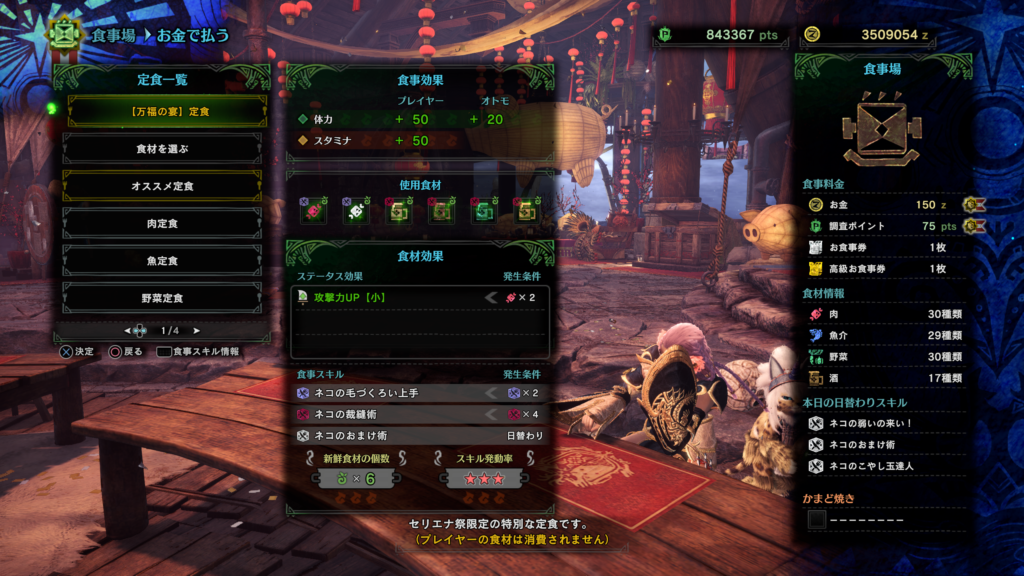
Task: Select the 【万福の宴】定食 meal entry
Action: [164, 111]
